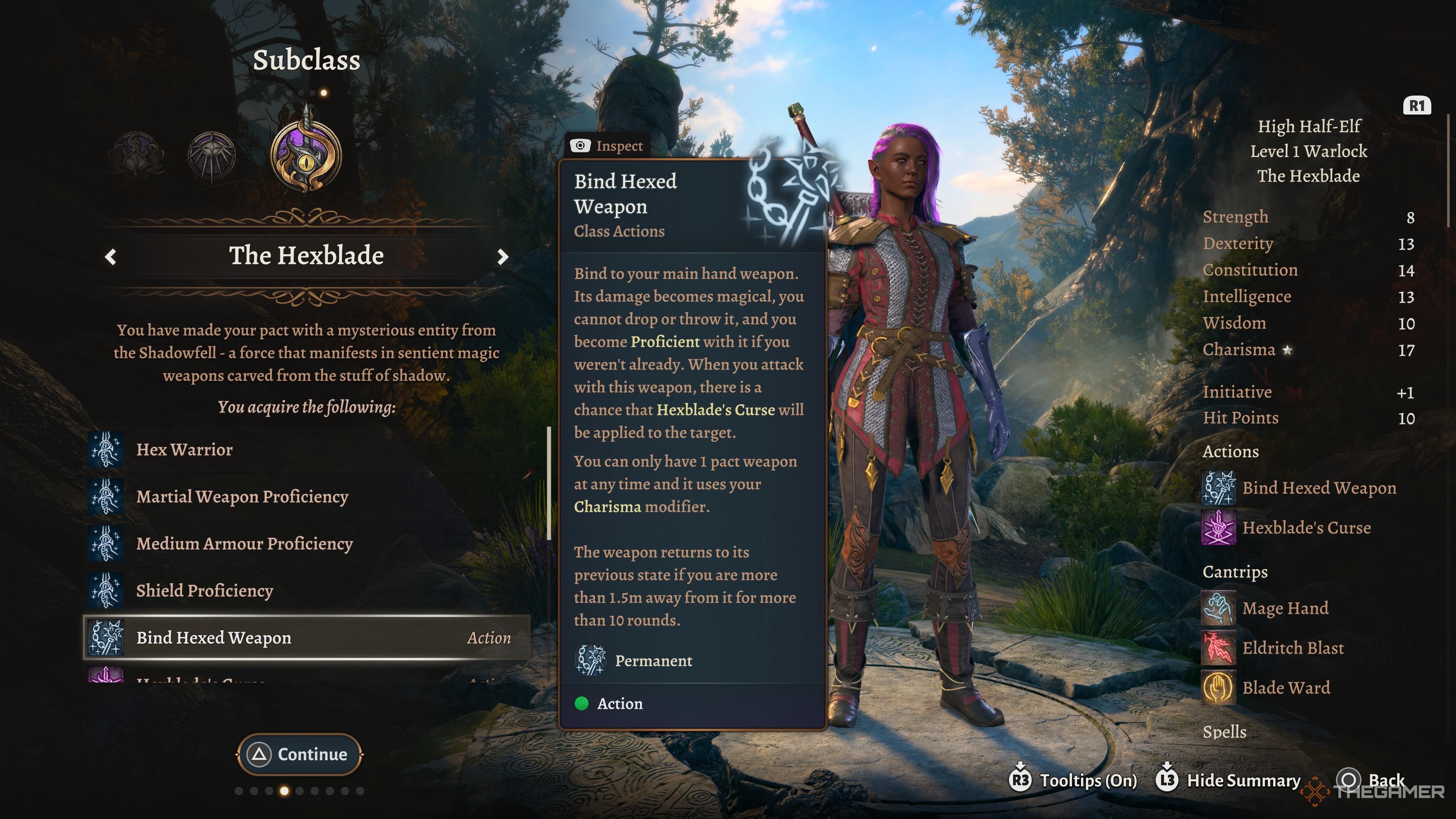Screen dimensions: 1456x819
Task: Choose the Medium Armour Proficiency entry
Action: click(244, 544)
